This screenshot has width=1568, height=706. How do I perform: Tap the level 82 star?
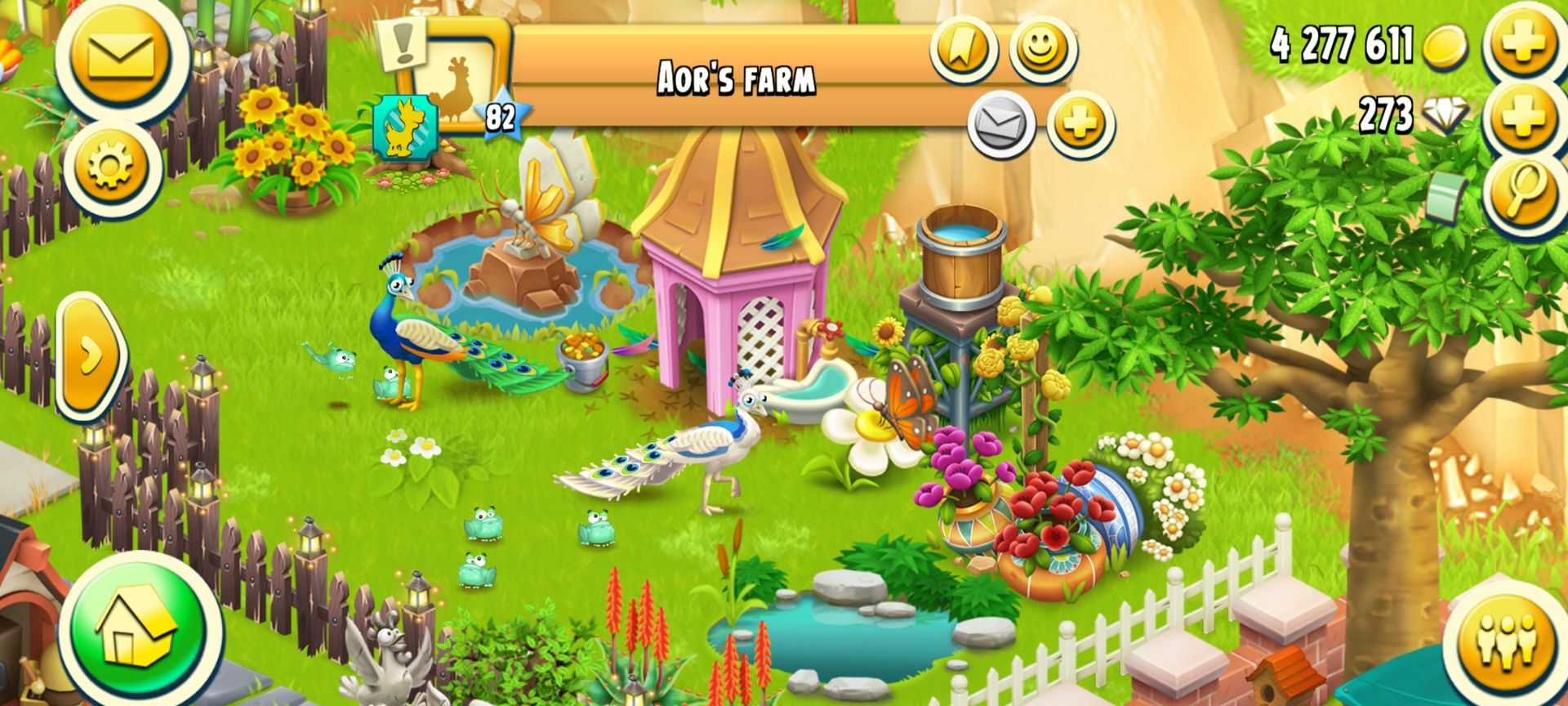click(x=500, y=118)
